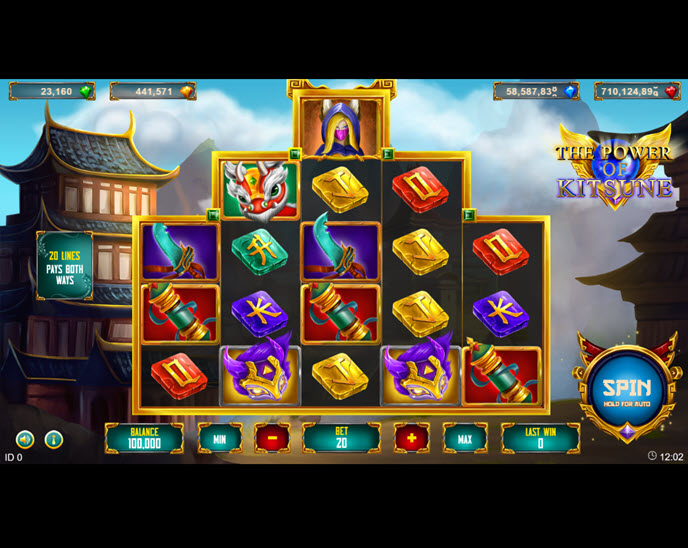Set bet to maximum with MAX
The image size is (688, 548).
click(x=465, y=438)
